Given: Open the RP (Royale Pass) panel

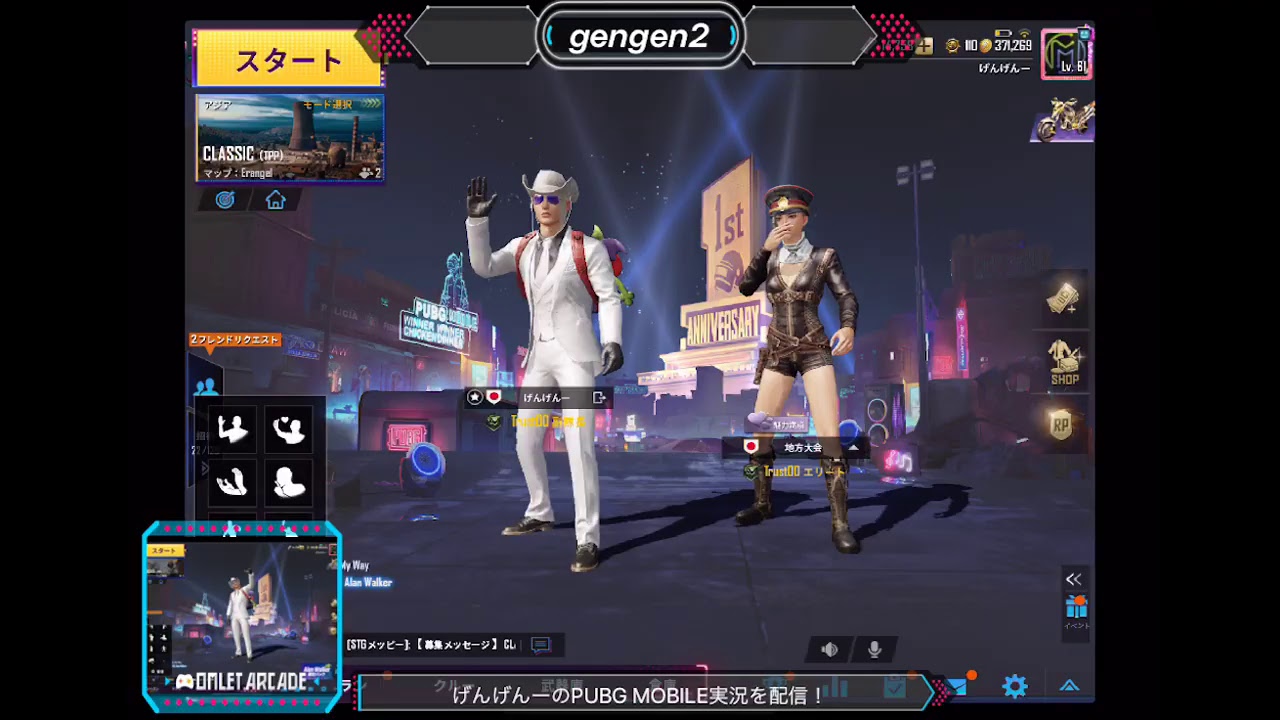Looking at the screenshot, I should coord(1062,425).
